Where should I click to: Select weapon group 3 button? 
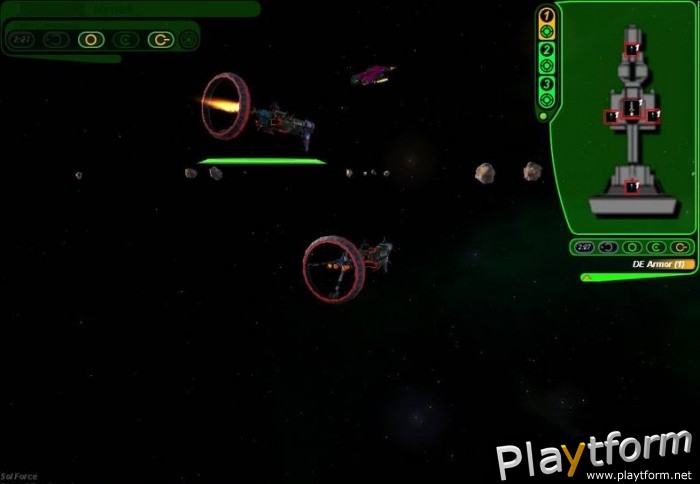pos(546,83)
